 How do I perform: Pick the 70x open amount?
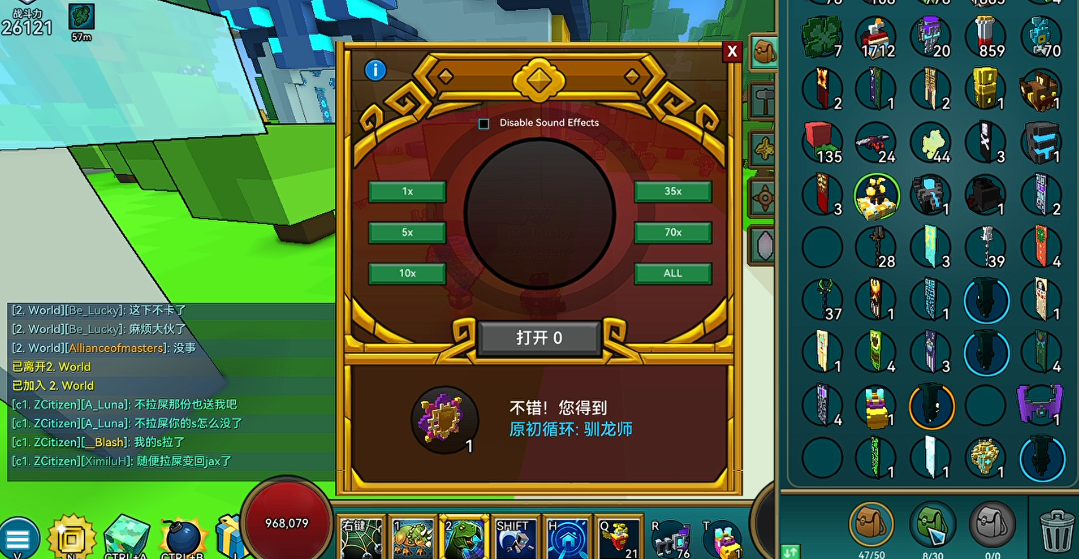pos(672,232)
